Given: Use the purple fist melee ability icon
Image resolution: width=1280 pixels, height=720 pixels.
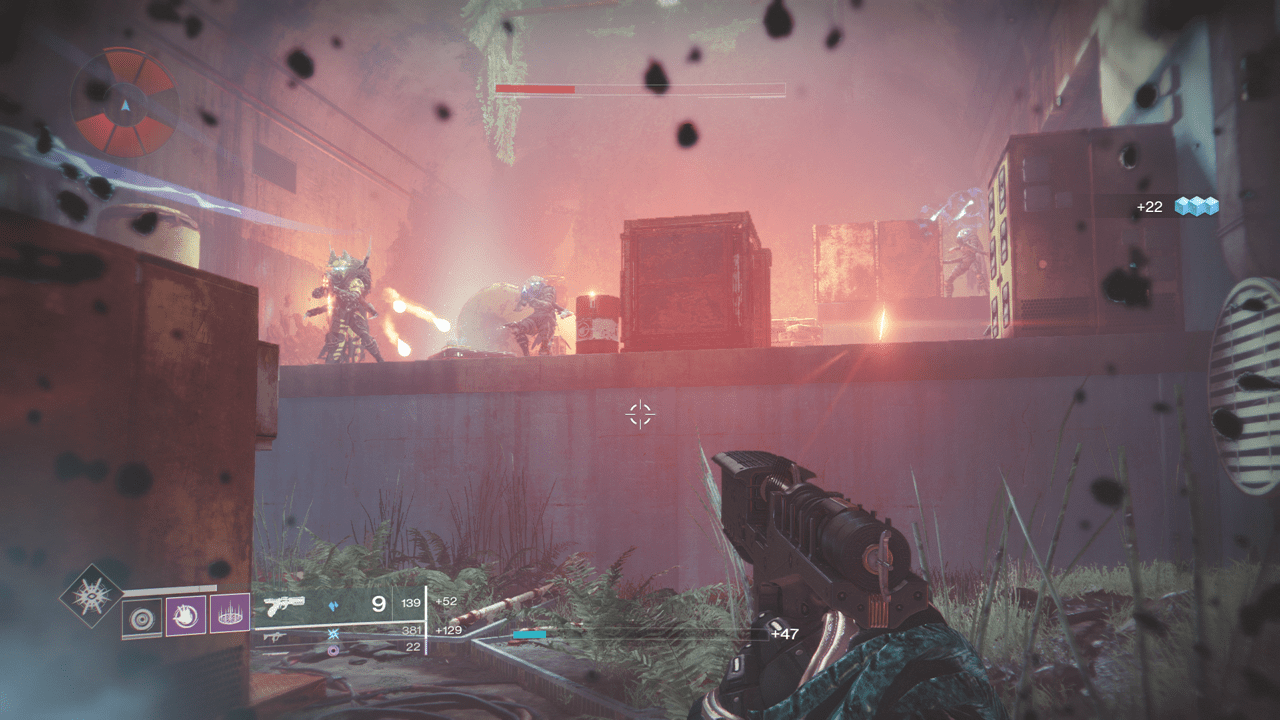Looking at the screenshot, I should 185,614.
